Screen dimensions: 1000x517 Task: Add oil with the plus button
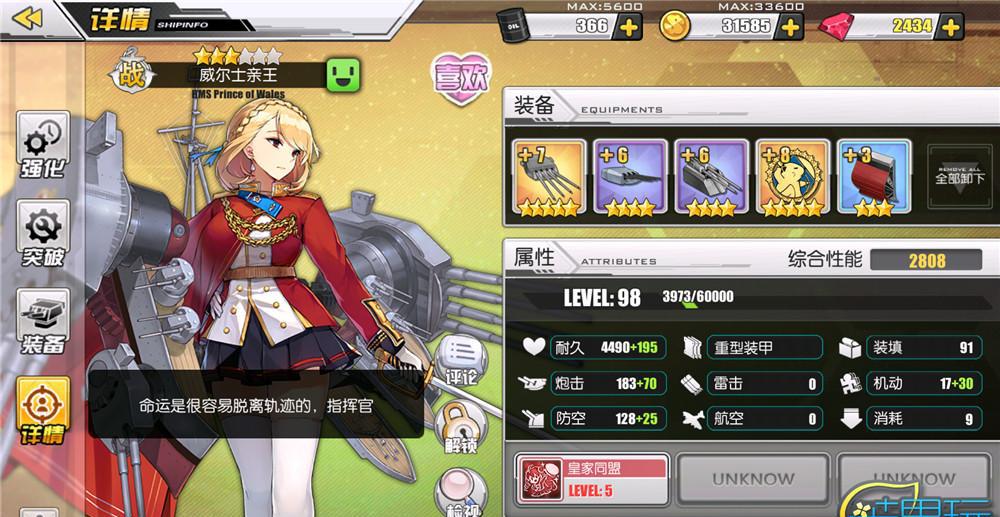coord(629,26)
